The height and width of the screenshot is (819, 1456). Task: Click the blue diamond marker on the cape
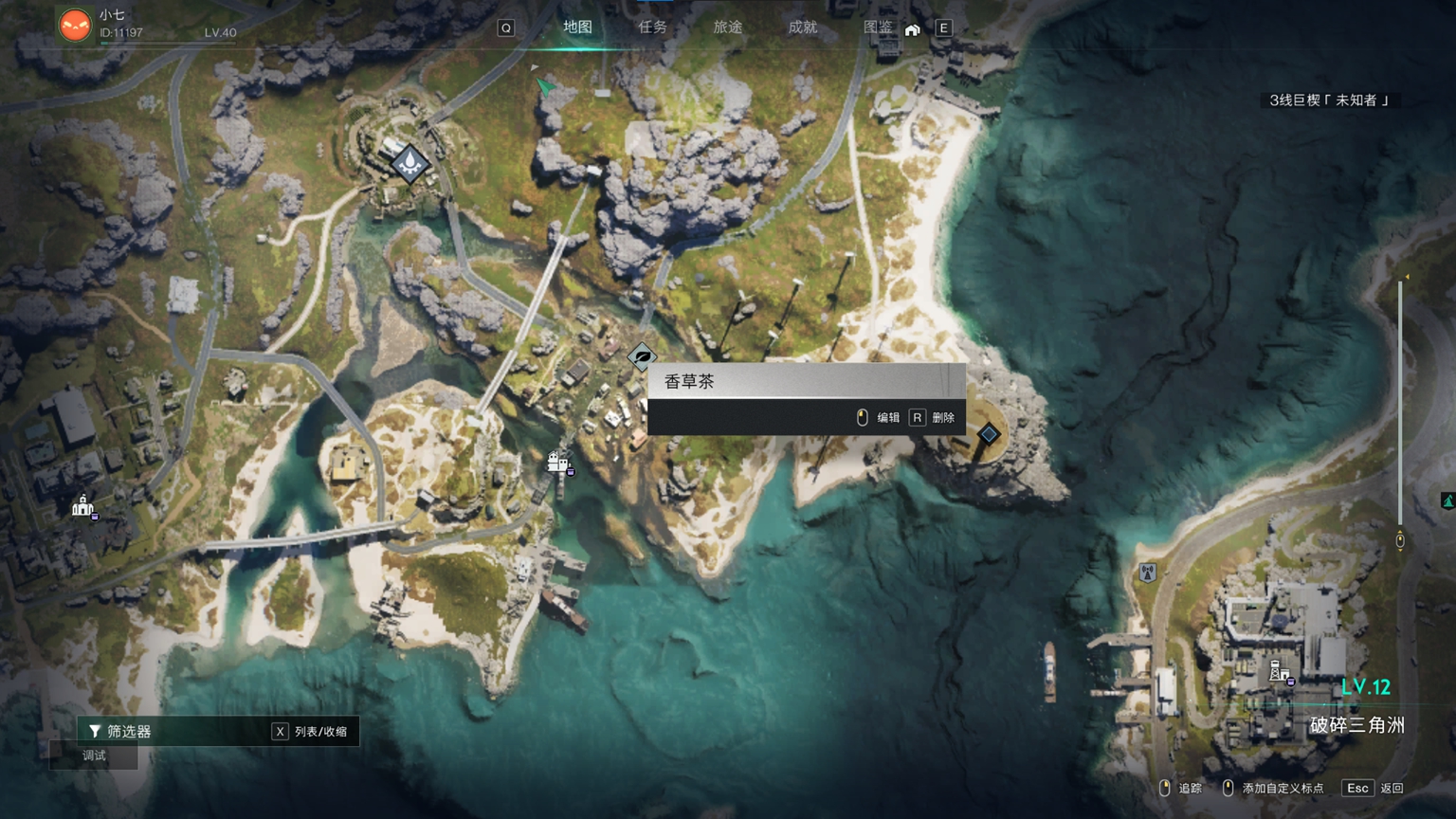point(989,434)
